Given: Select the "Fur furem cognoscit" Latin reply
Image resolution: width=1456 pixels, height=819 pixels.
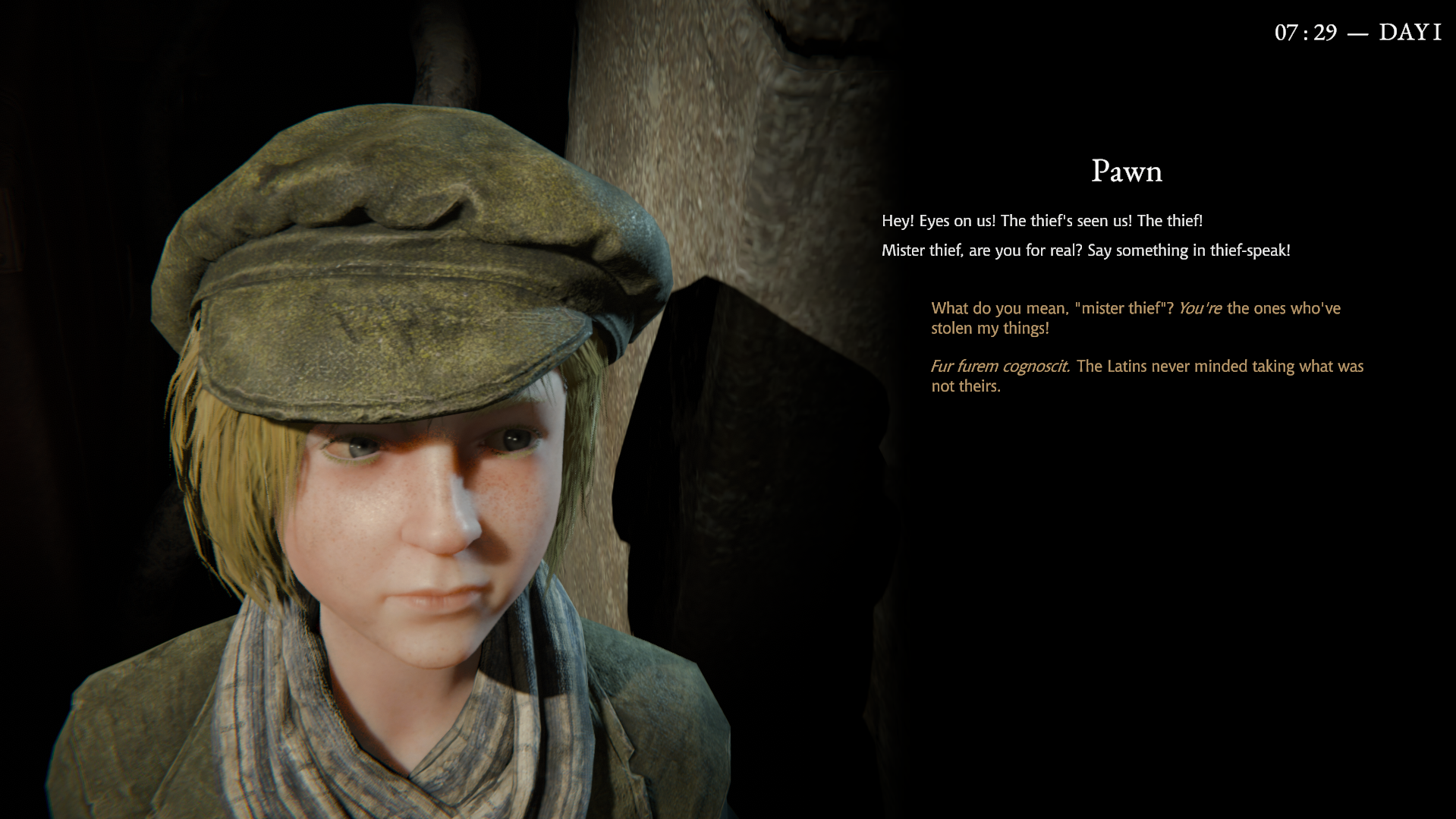Looking at the screenshot, I should [x=1146, y=376].
